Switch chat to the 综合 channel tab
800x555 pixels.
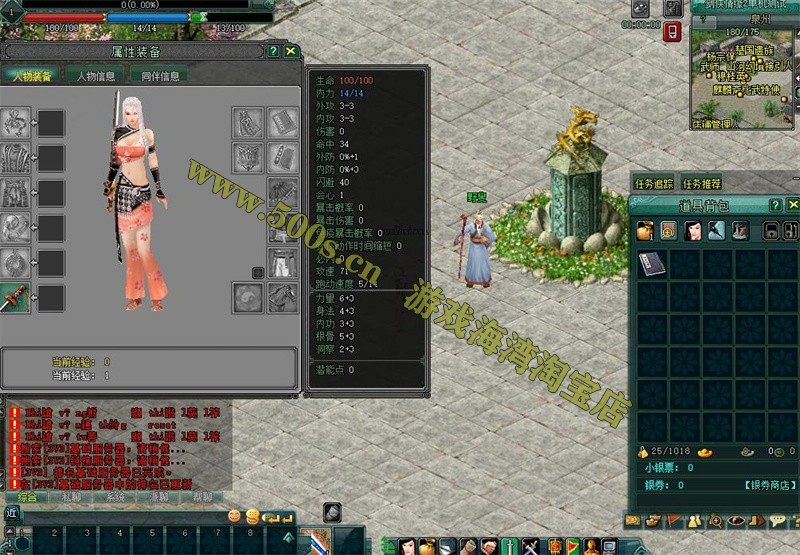click(28, 496)
